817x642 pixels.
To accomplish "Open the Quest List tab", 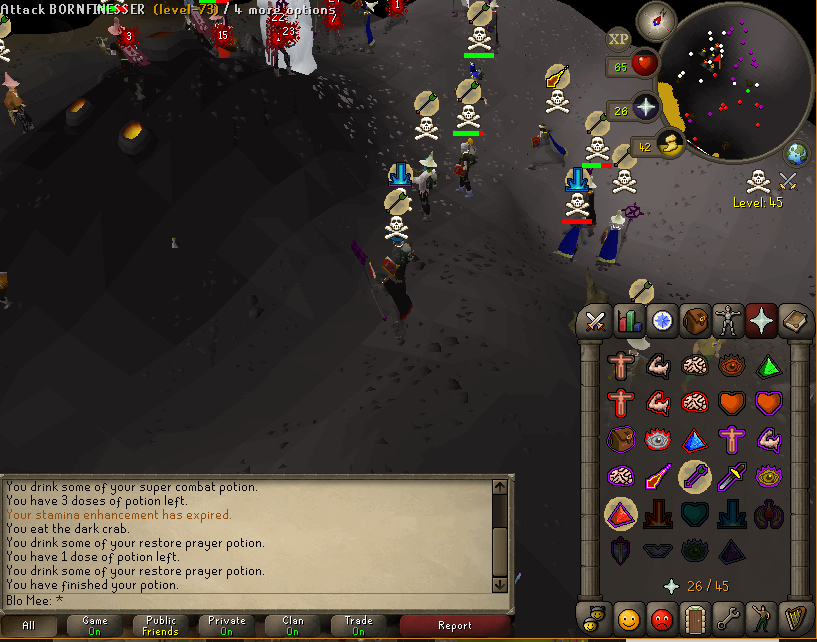I will pyautogui.click(x=661, y=322).
